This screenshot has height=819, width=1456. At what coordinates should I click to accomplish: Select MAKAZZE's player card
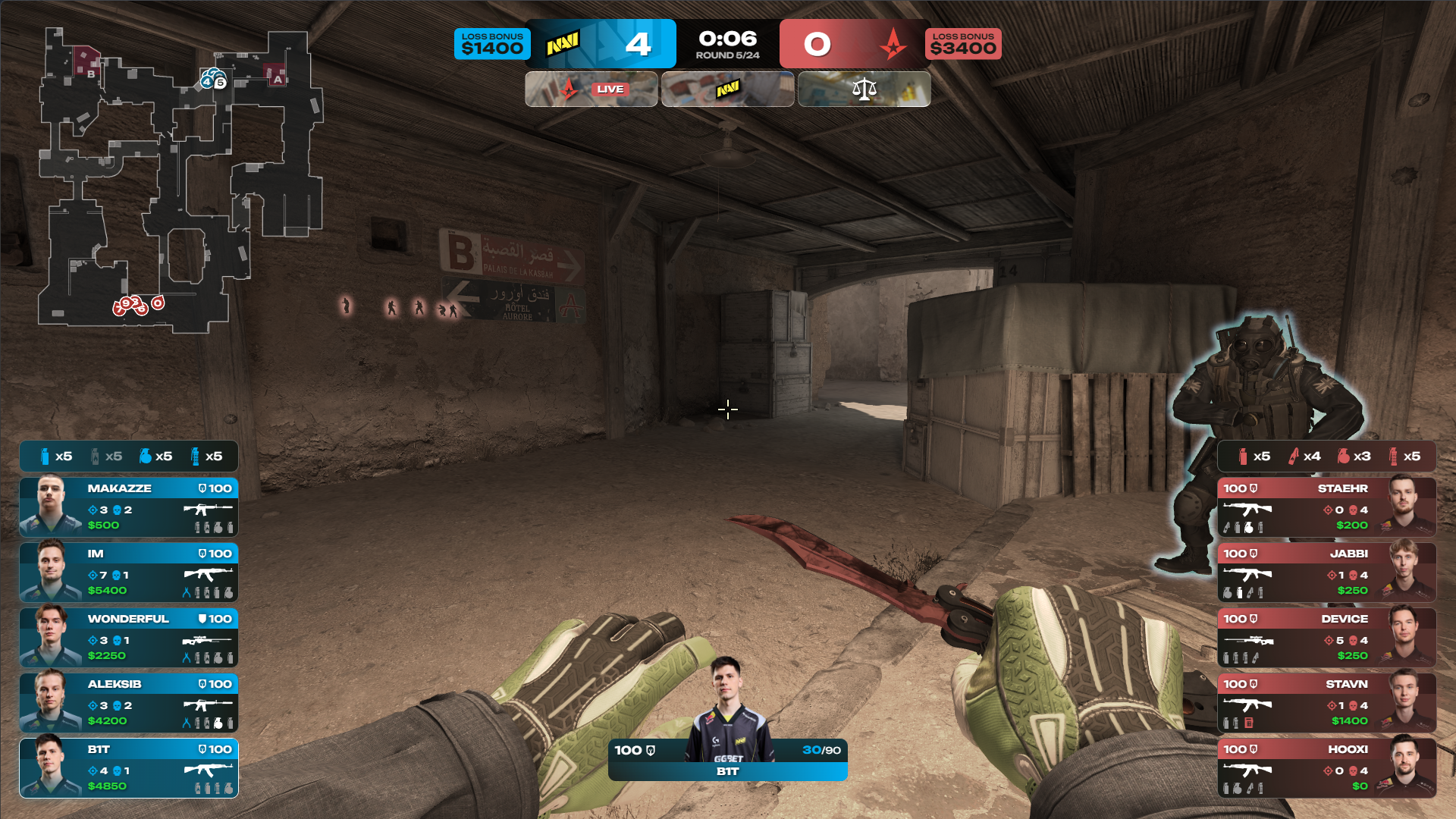[x=129, y=507]
